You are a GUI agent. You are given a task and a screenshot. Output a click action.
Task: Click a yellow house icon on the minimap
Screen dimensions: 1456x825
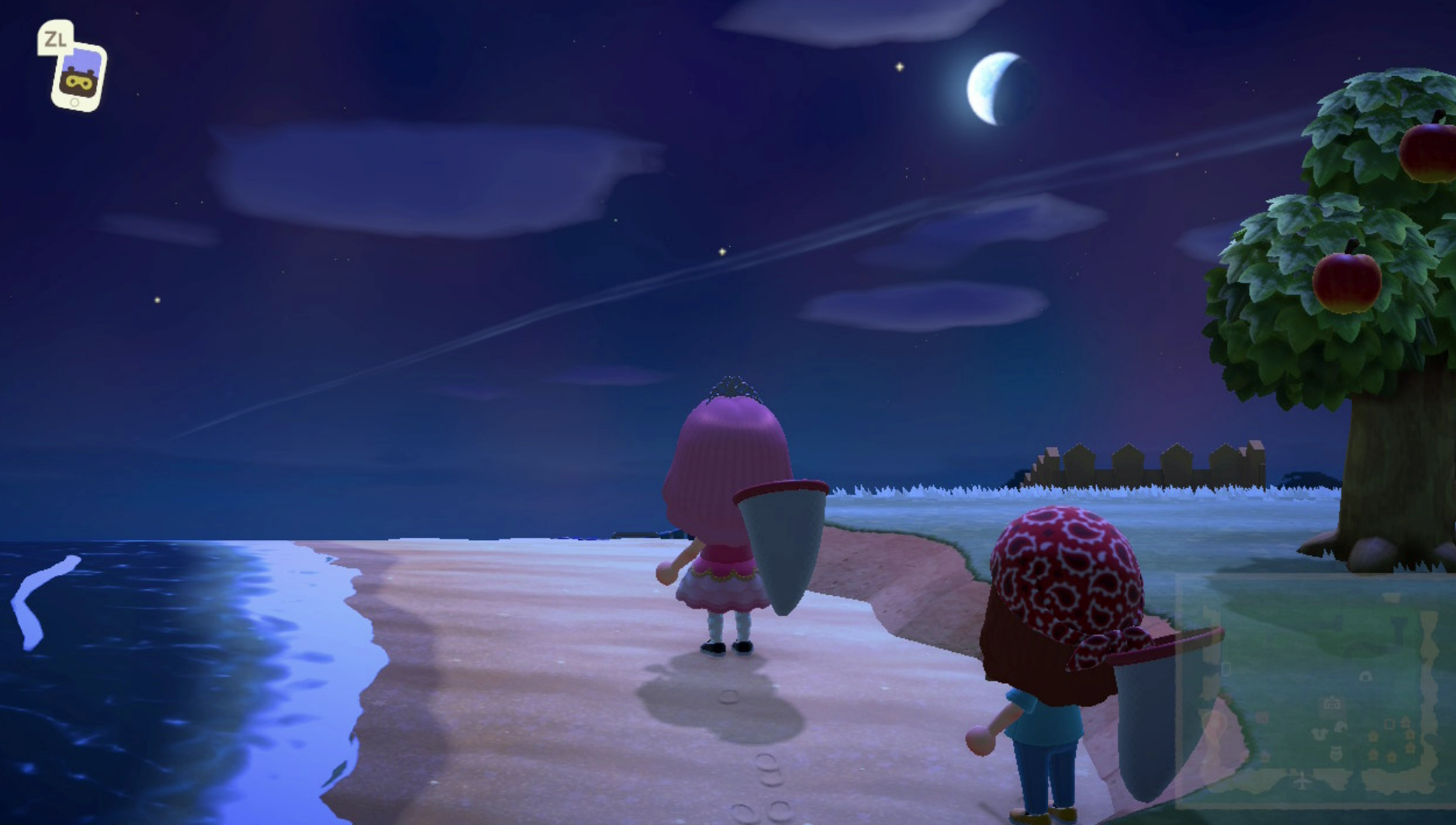point(1373,737)
